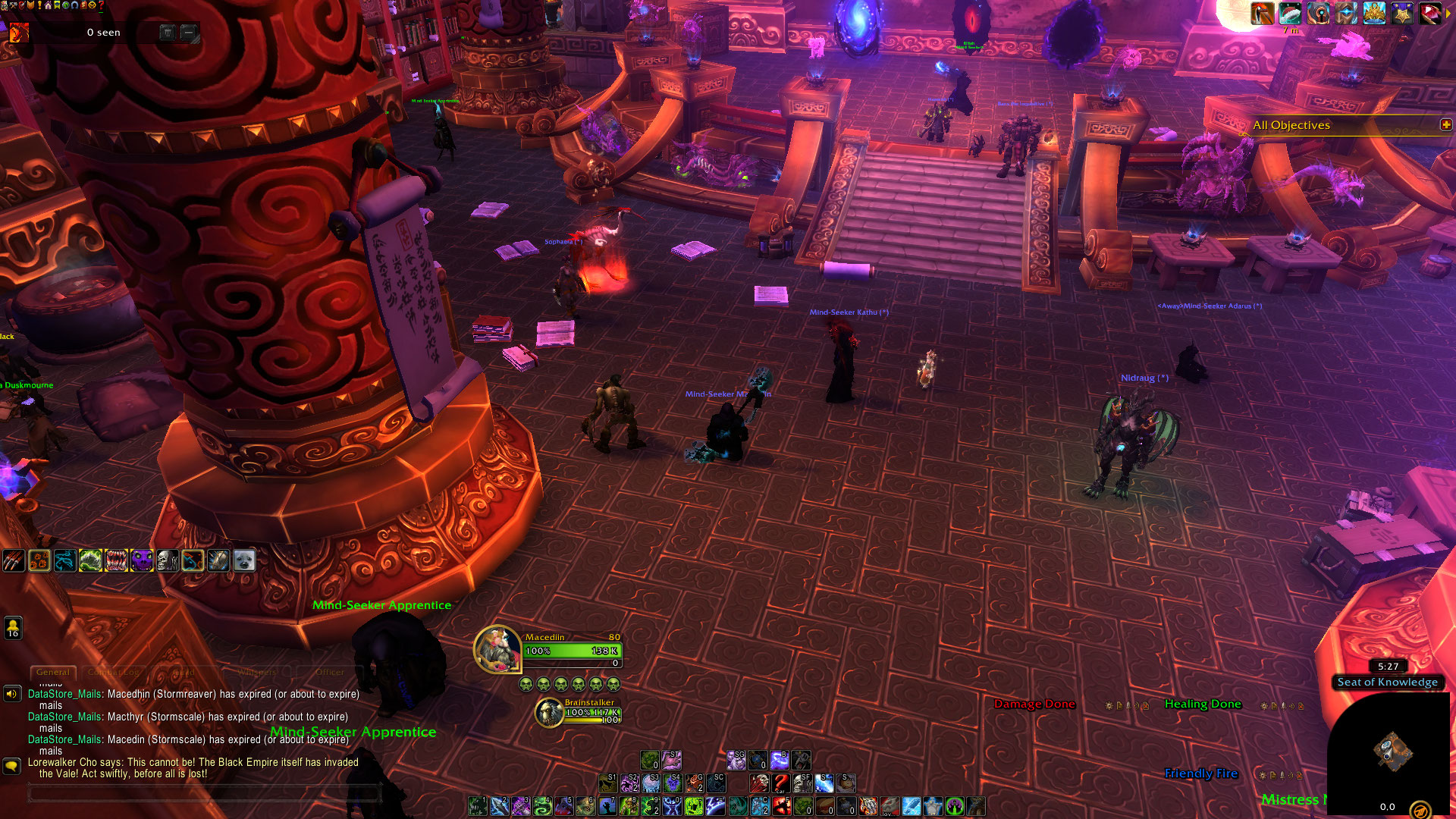Click the fanged maw pet ability

[116, 560]
